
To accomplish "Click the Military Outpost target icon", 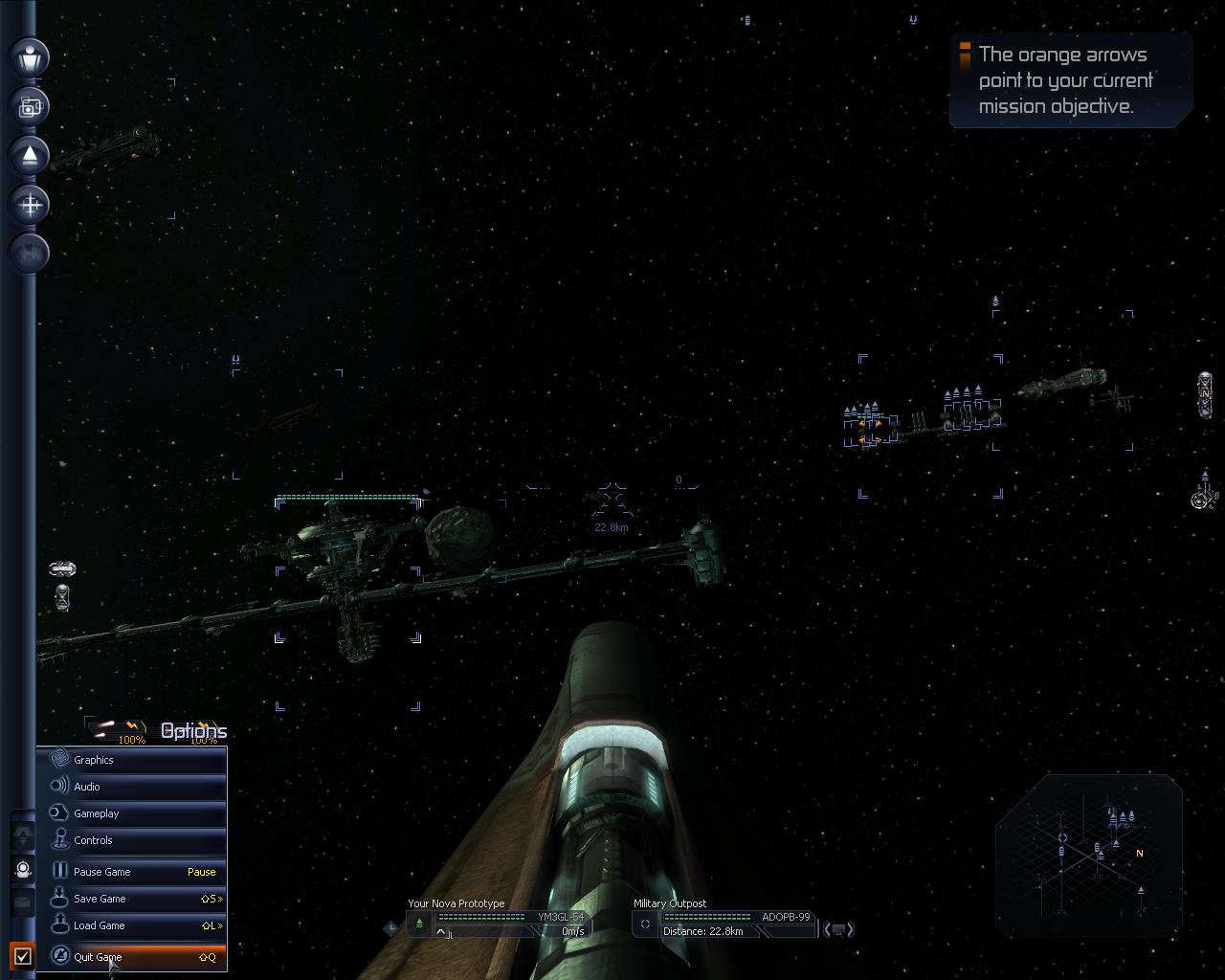I will [645, 924].
